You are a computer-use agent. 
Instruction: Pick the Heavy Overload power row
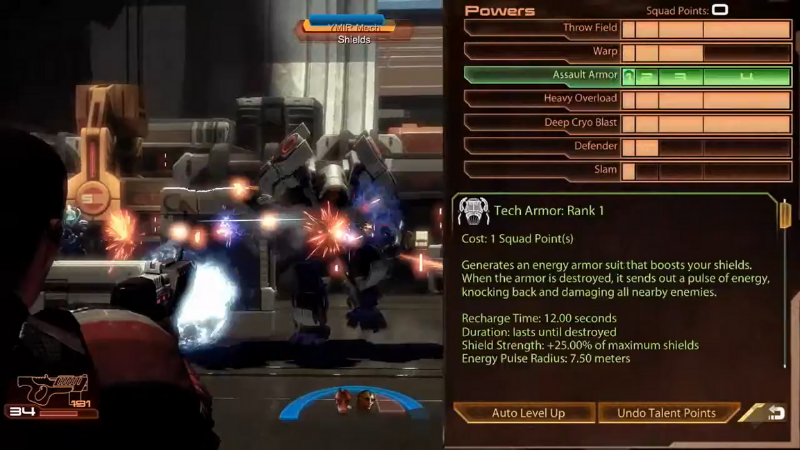coord(543,99)
